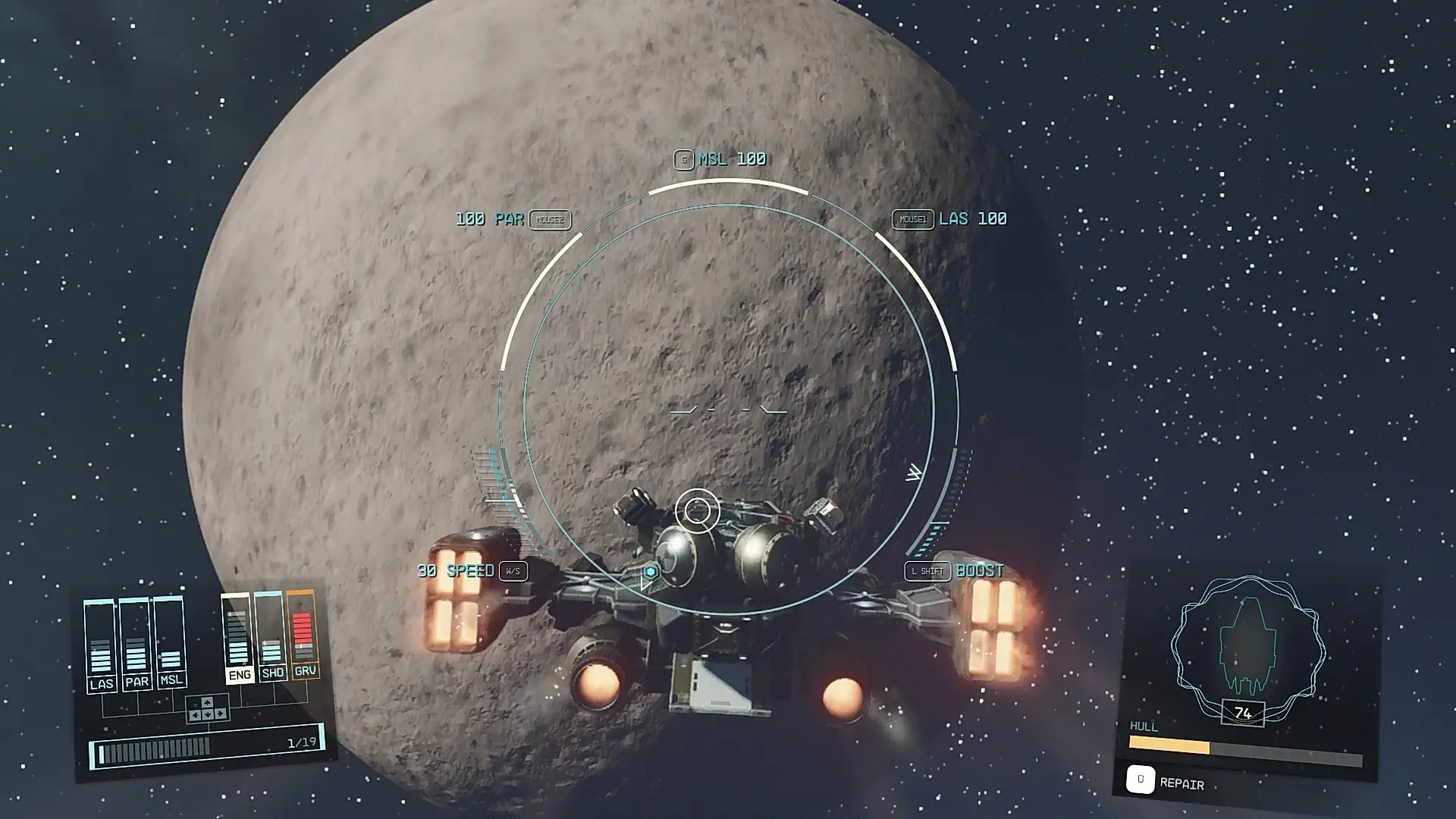This screenshot has height=819, width=1456.
Task: Select the GRV grav drive power column
Action: (x=304, y=635)
